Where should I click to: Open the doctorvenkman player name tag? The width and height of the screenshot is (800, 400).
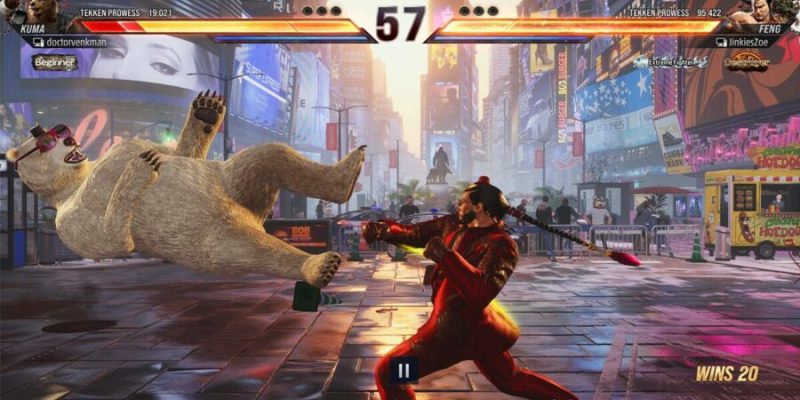tap(68, 43)
